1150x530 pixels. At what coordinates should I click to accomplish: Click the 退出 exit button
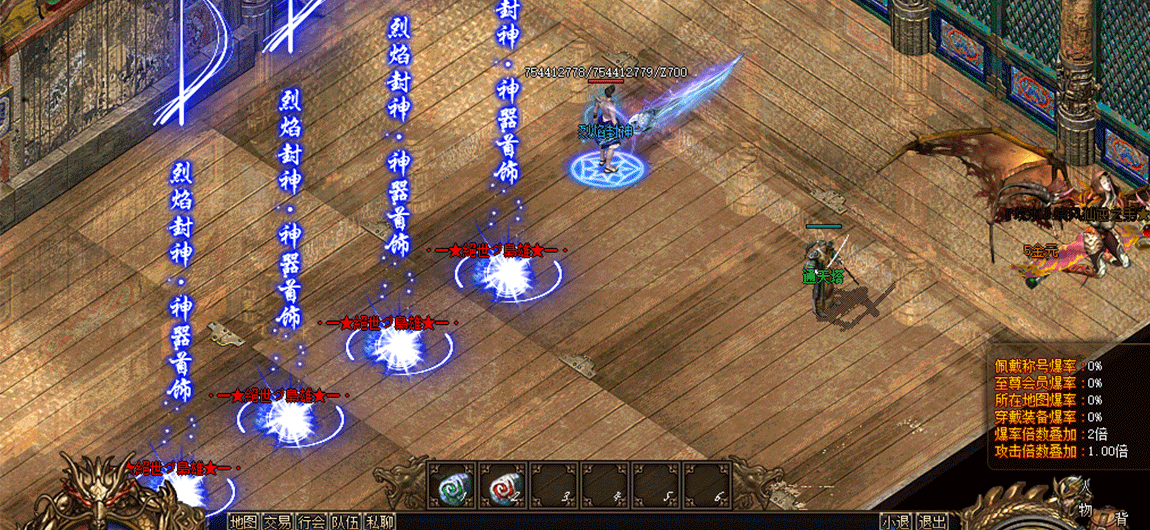[932, 521]
